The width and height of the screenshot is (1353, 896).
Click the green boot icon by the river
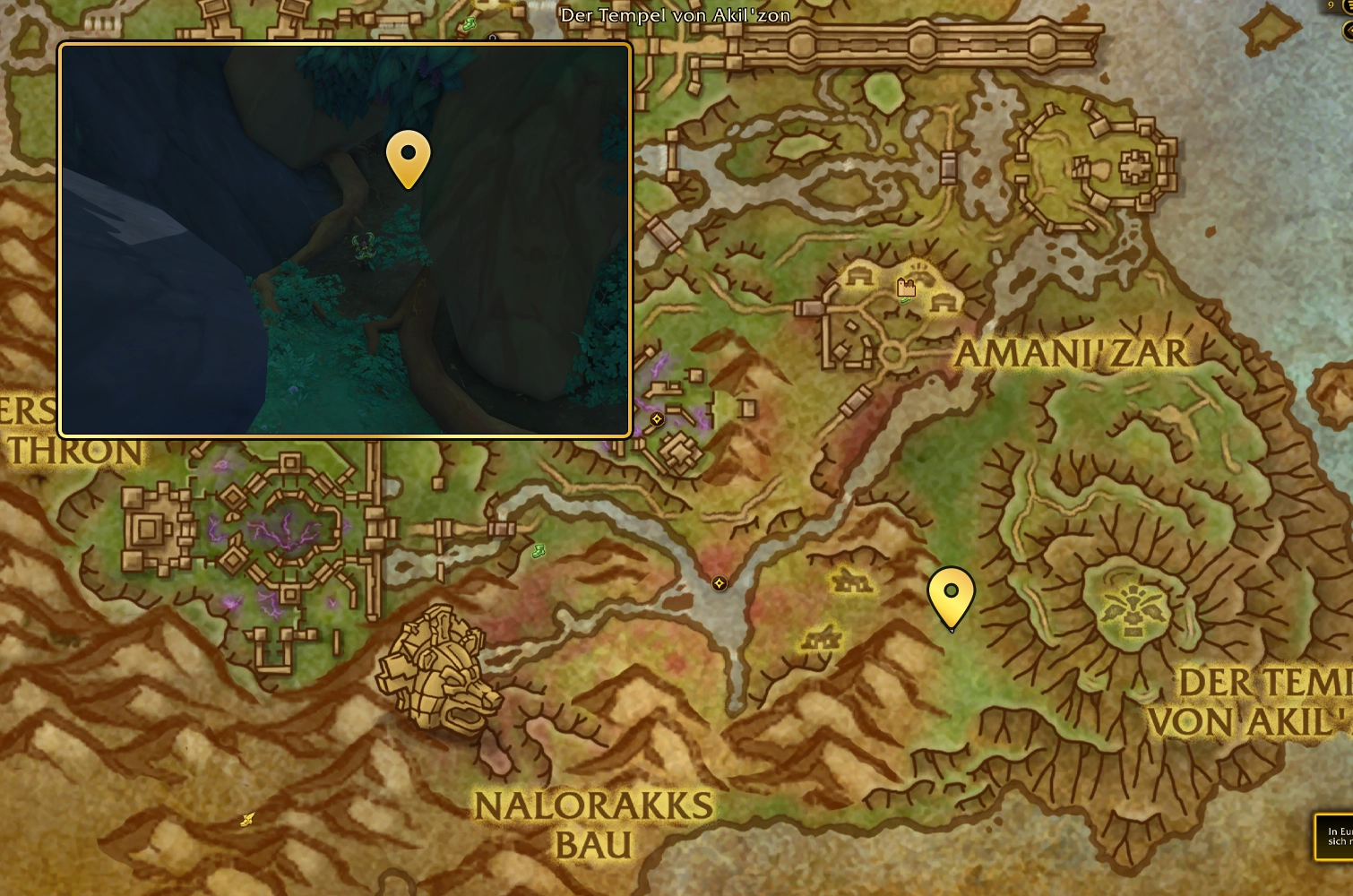tap(538, 551)
